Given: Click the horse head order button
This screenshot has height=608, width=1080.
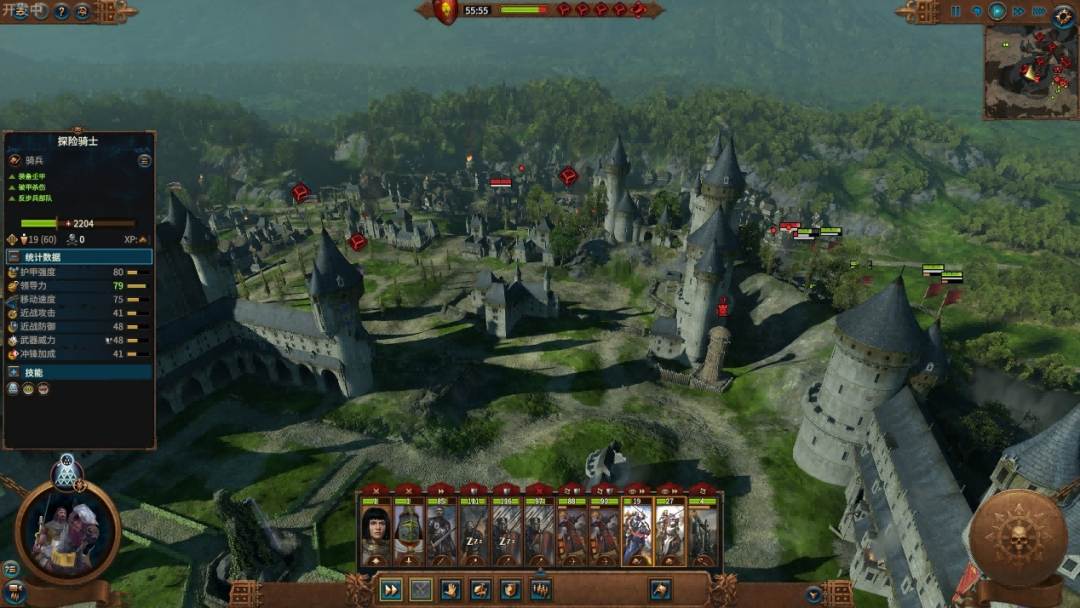Looking at the screenshot, I should pyautogui.click(x=660, y=590).
